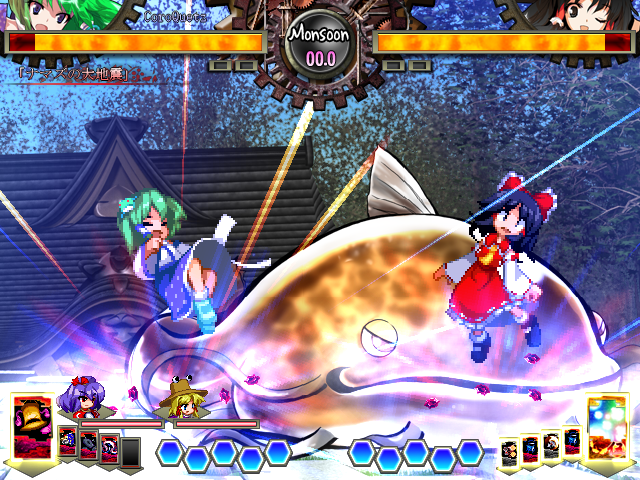This screenshot has width=640, height=480.
Task: Select the large colorful orbs spell card
Action: 607,425
